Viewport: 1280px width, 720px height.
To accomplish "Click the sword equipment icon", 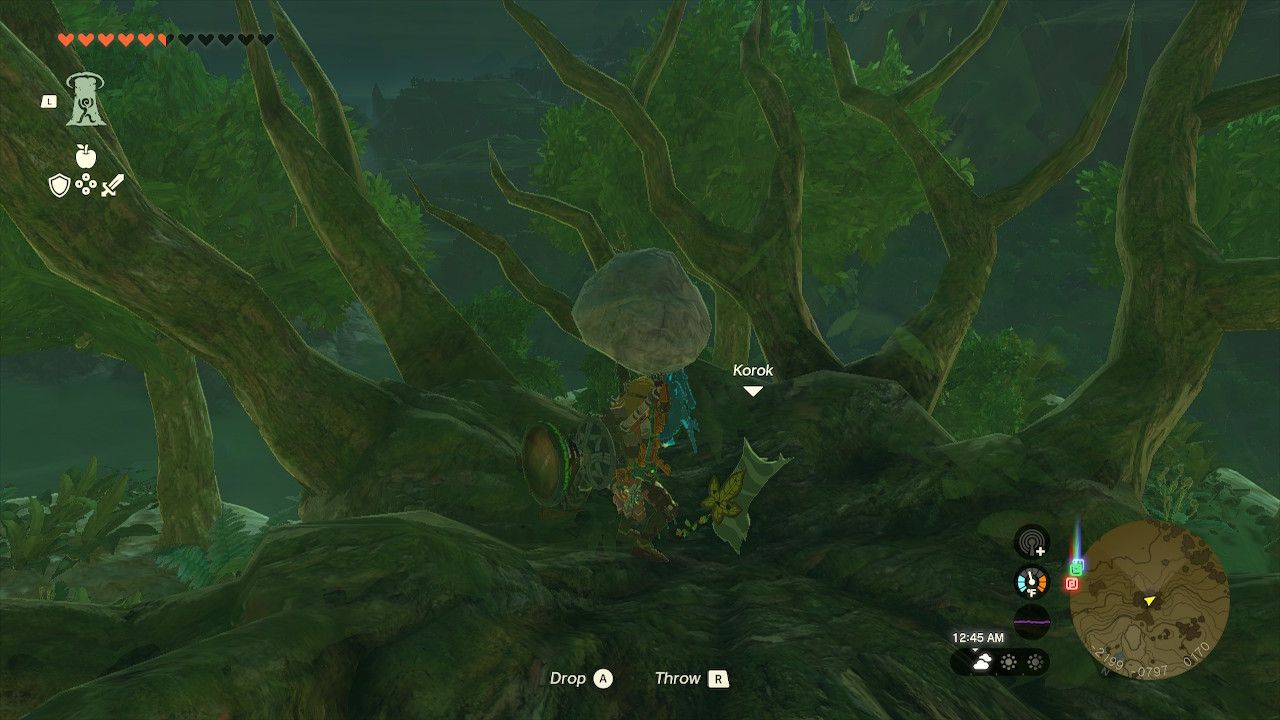I will tap(111, 184).
